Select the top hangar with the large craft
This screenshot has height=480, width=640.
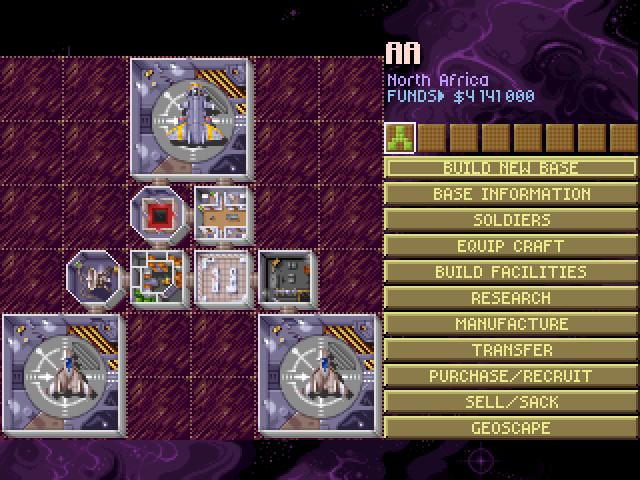point(191,119)
